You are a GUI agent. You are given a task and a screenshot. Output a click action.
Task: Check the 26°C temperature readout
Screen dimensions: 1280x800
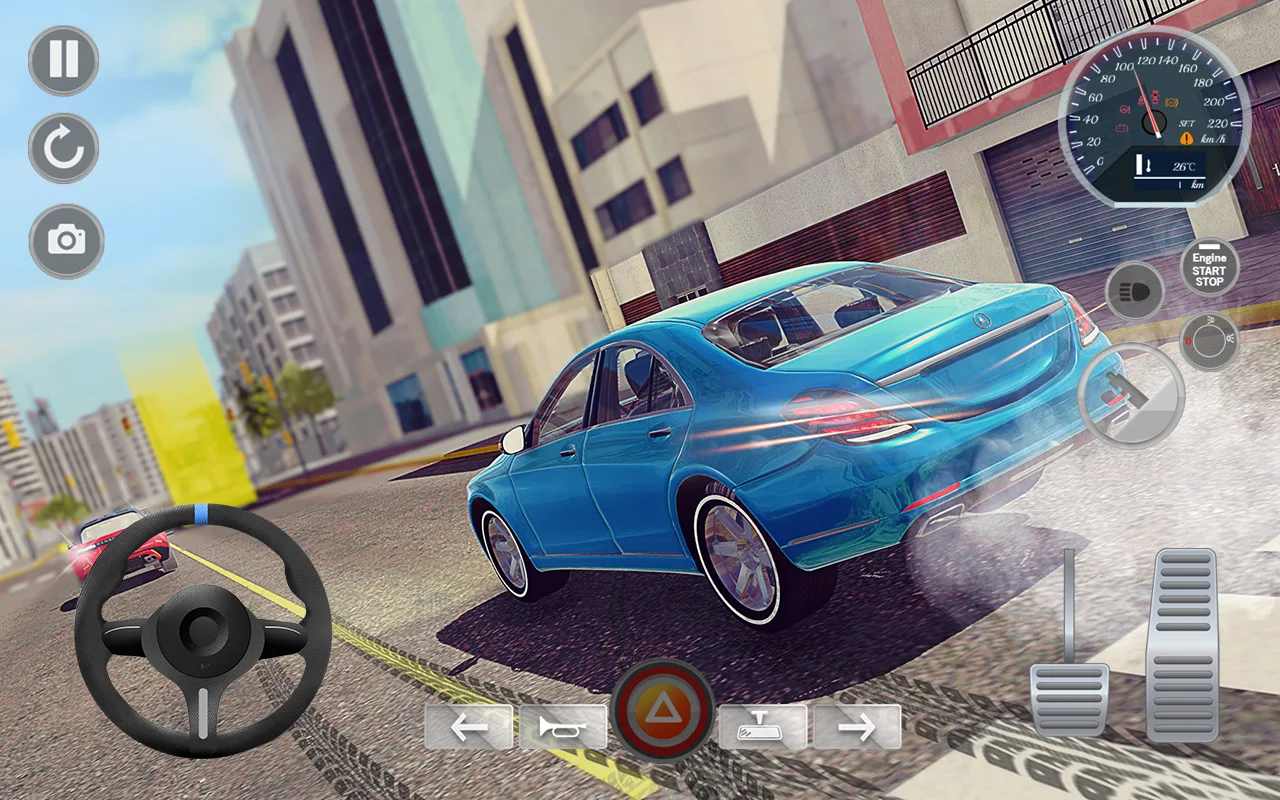click(x=1185, y=166)
